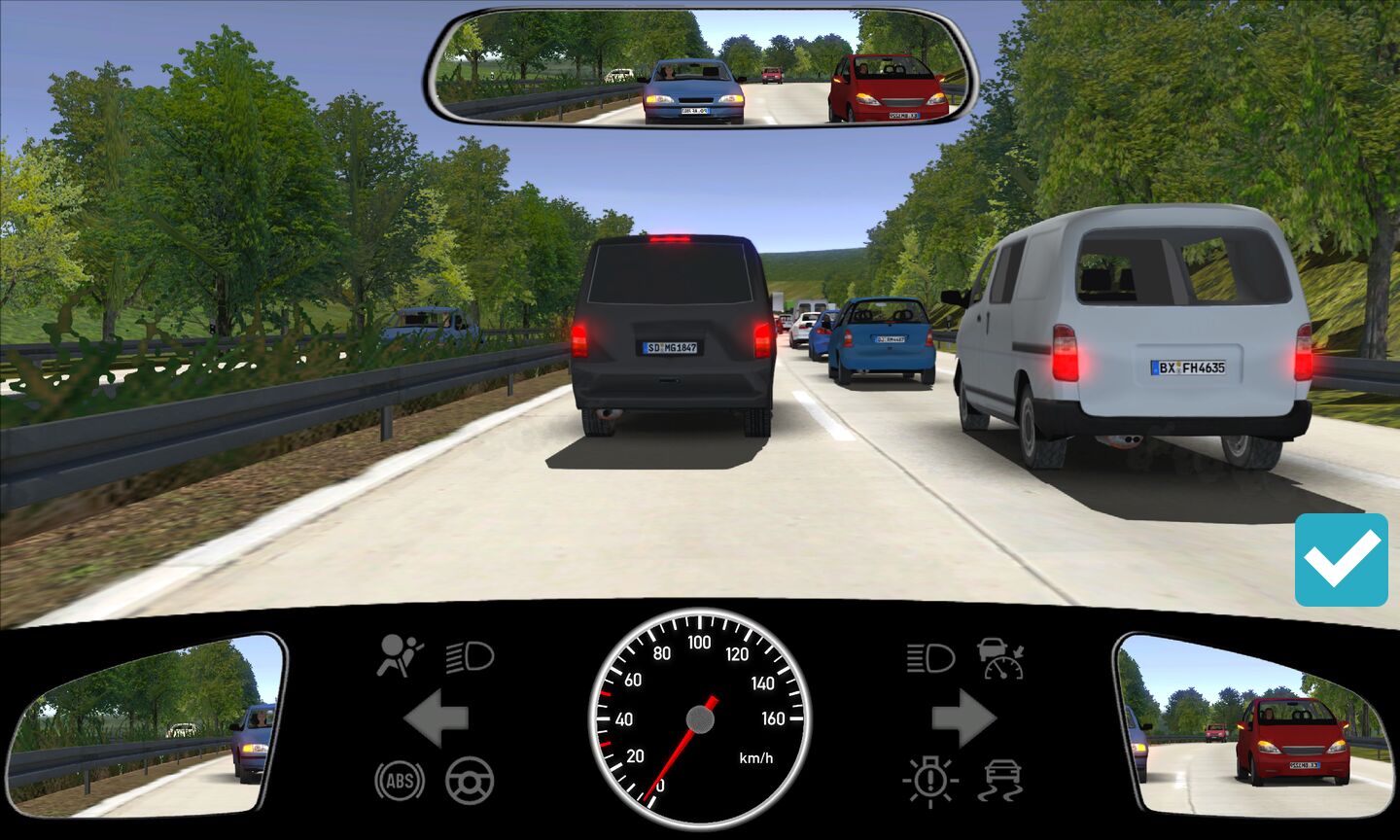The height and width of the screenshot is (840, 1400).
Task: Look at the left side mirror
Action: click(x=146, y=724)
